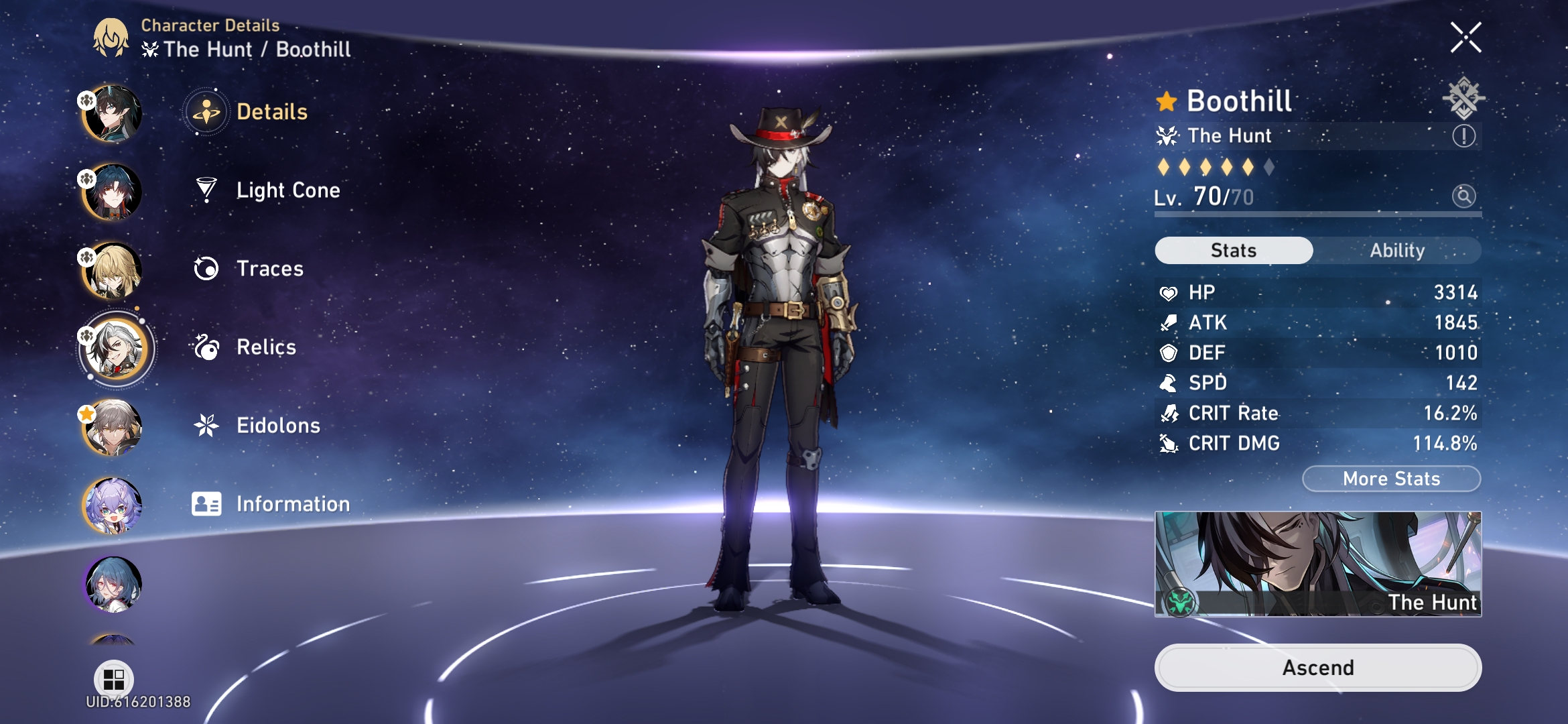Expand More Stats
The height and width of the screenshot is (724, 1568).
click(1390, 478)
